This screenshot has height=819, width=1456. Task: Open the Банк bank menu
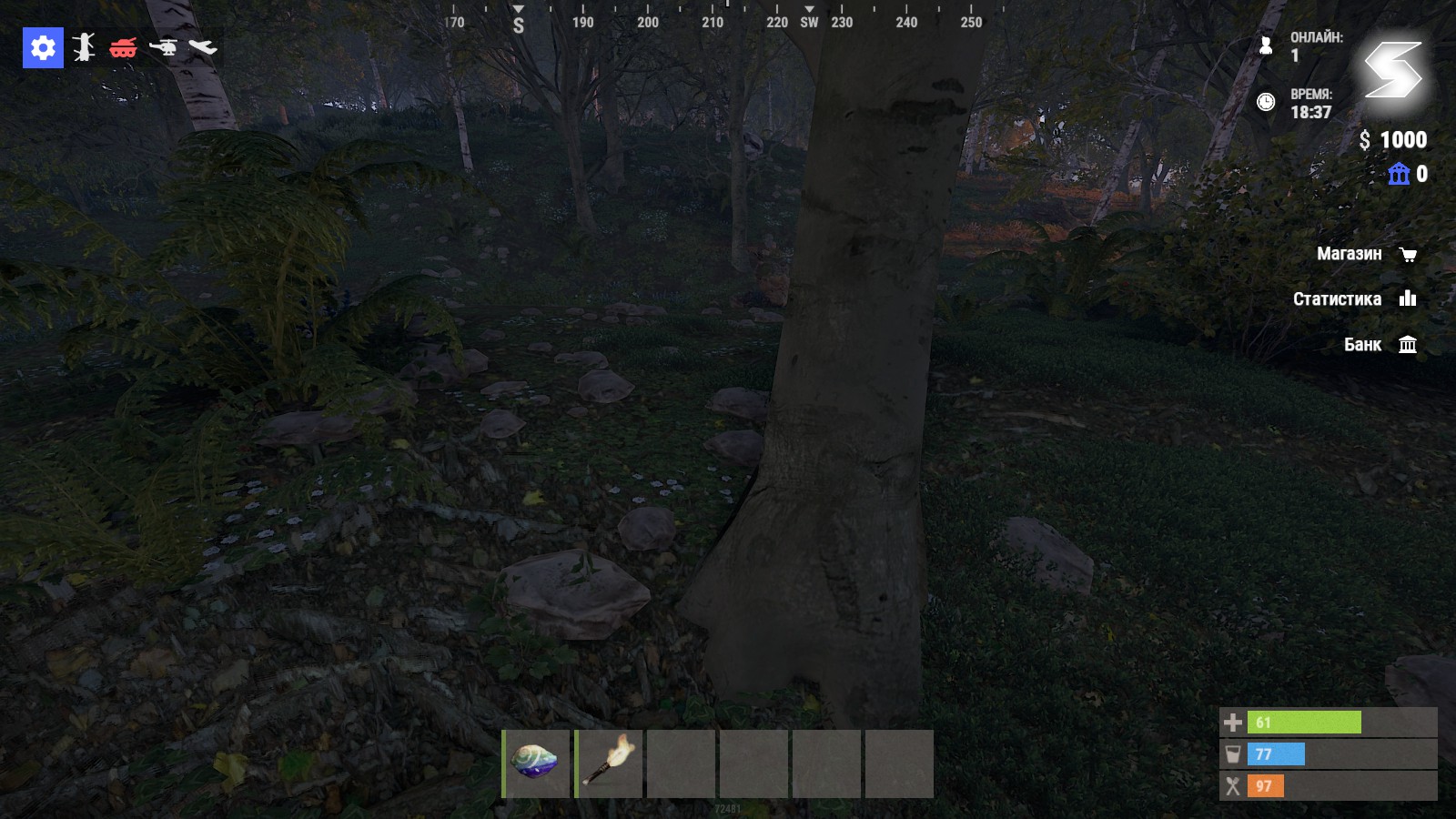tap(1380, 344)
